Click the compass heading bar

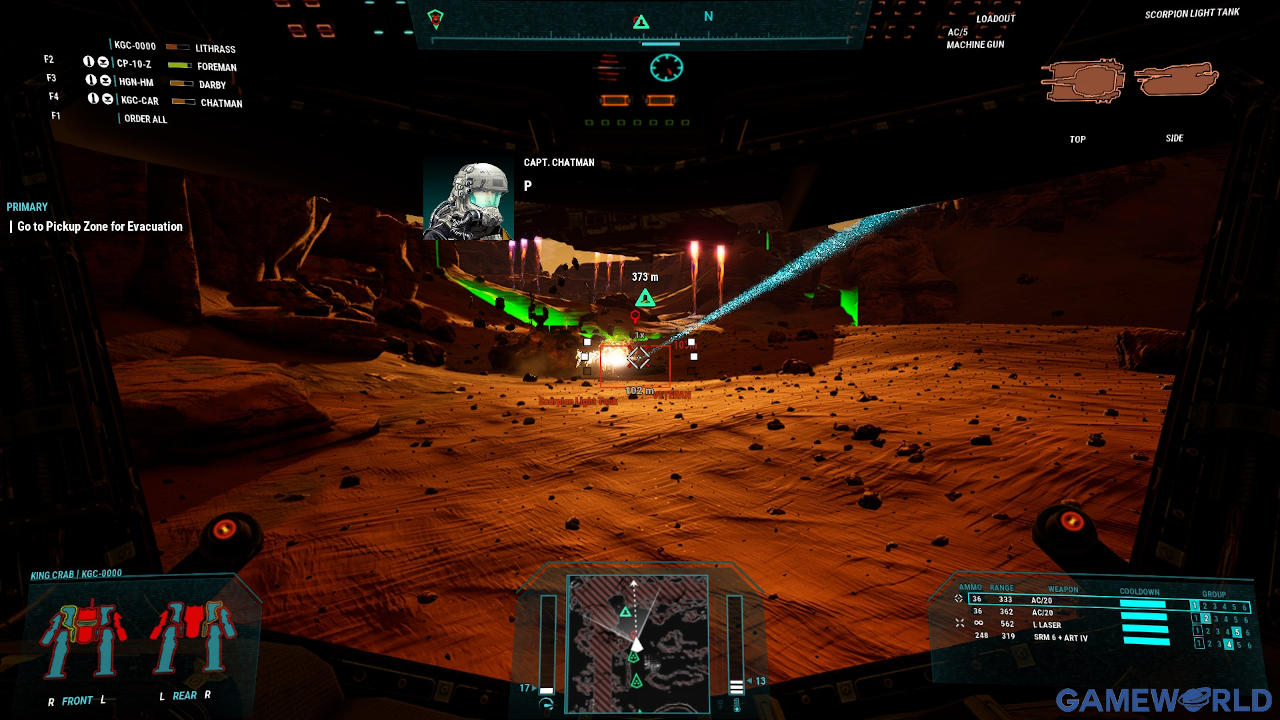click(640, 22)
